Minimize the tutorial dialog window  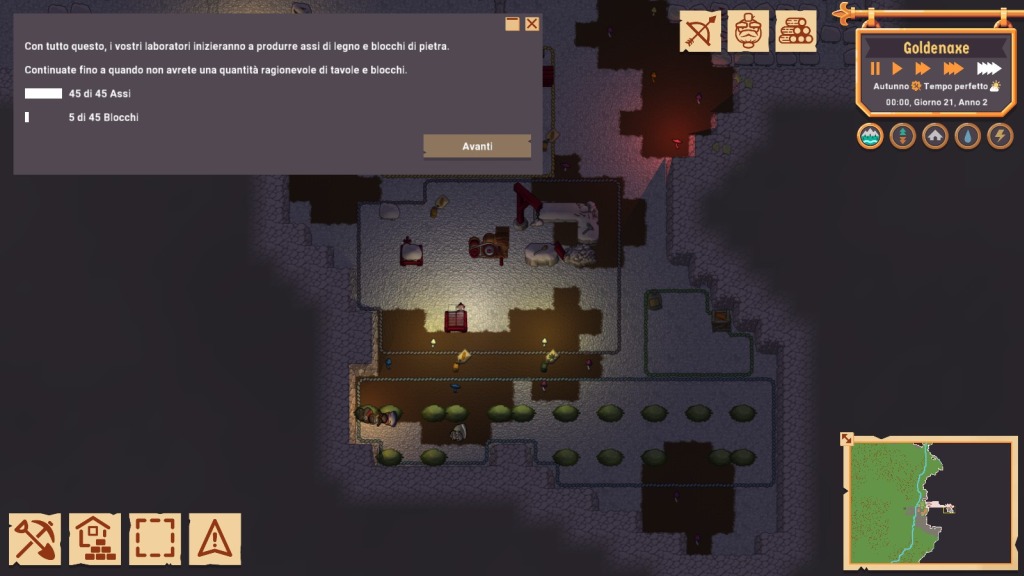512,24
